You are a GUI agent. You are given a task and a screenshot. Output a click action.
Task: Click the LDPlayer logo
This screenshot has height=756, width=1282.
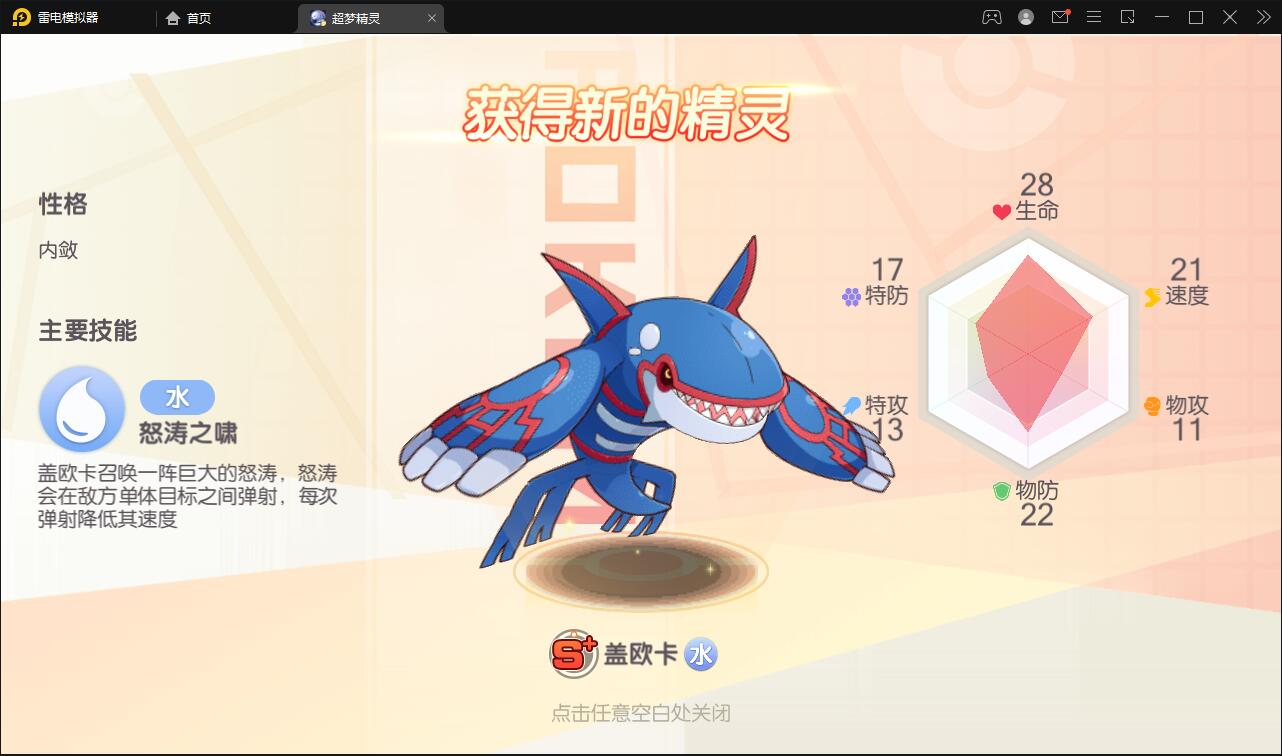22,17
